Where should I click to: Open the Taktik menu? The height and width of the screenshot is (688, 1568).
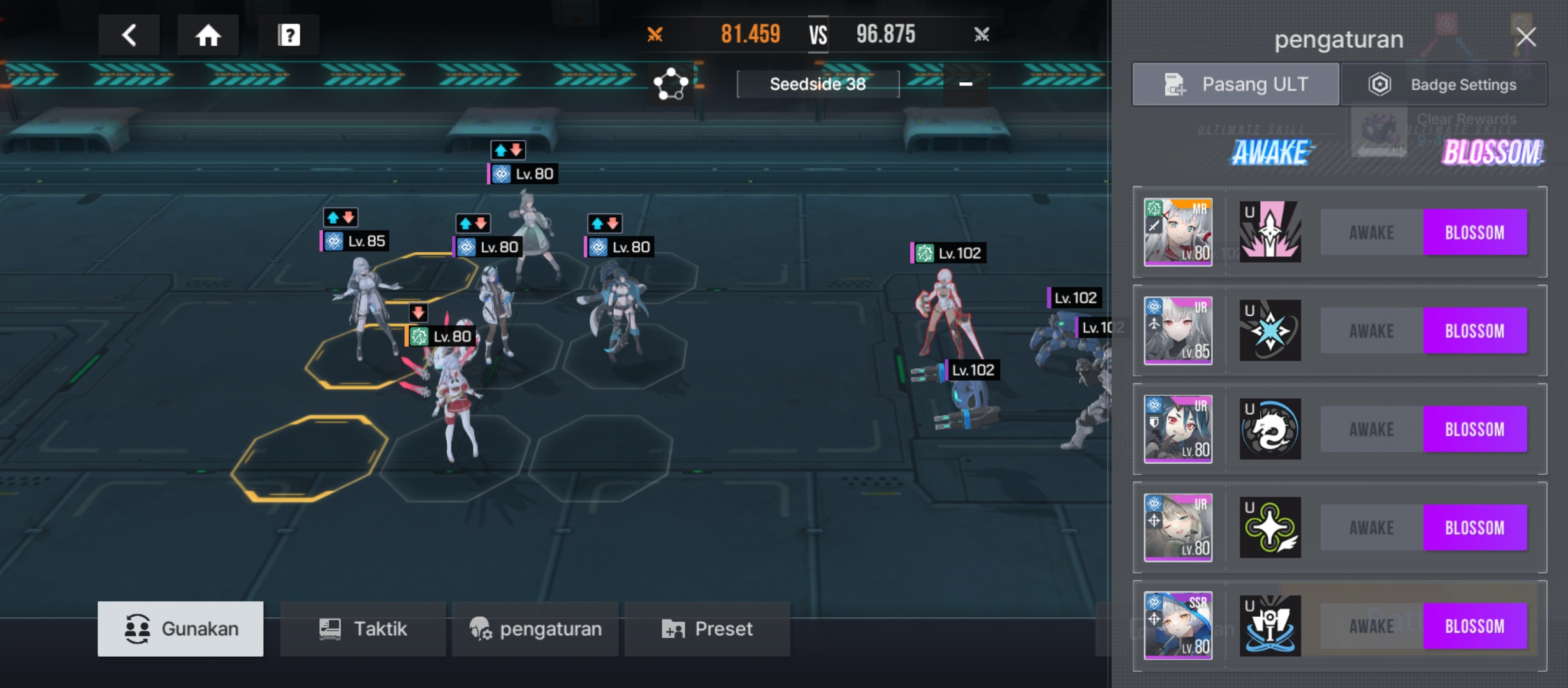(x=363, y=629)
